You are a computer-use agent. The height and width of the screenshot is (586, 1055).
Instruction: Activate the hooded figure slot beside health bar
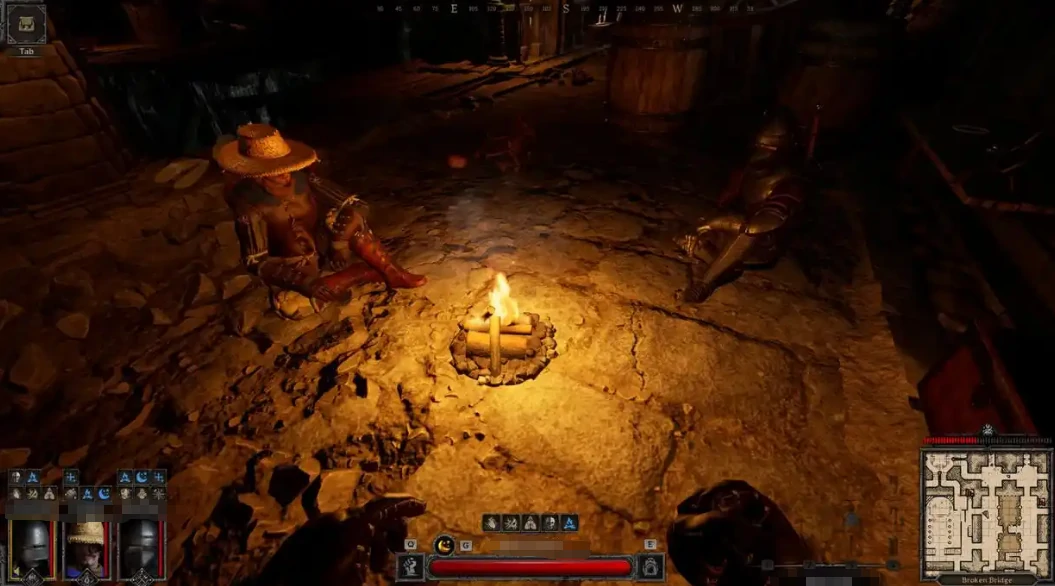click(x=650, y=567)
